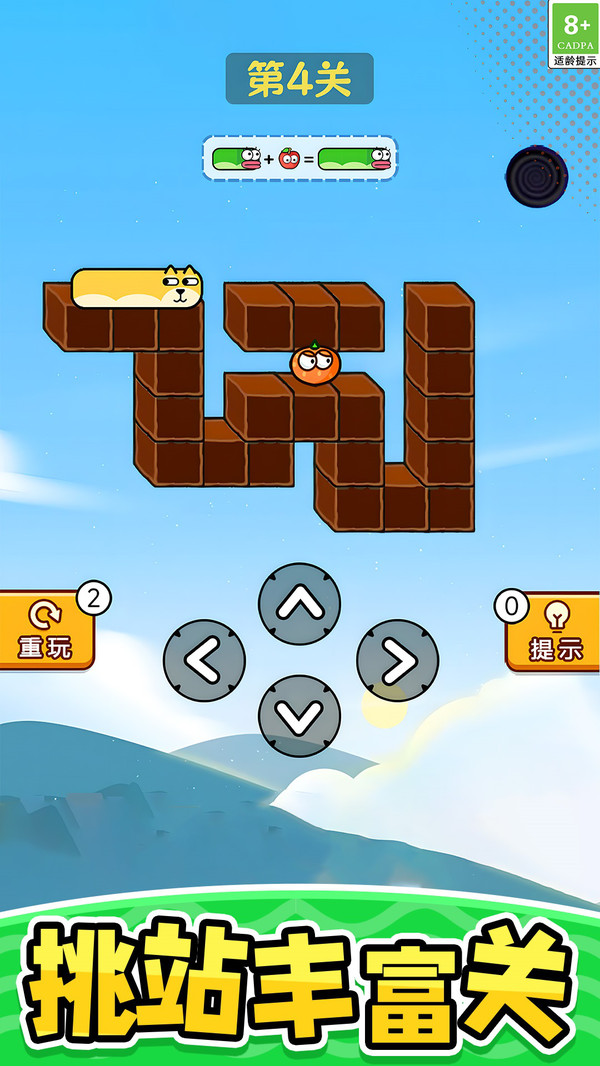600x1066 pixels.
Task: Tap the right arrow direction button
Action: 397,660
